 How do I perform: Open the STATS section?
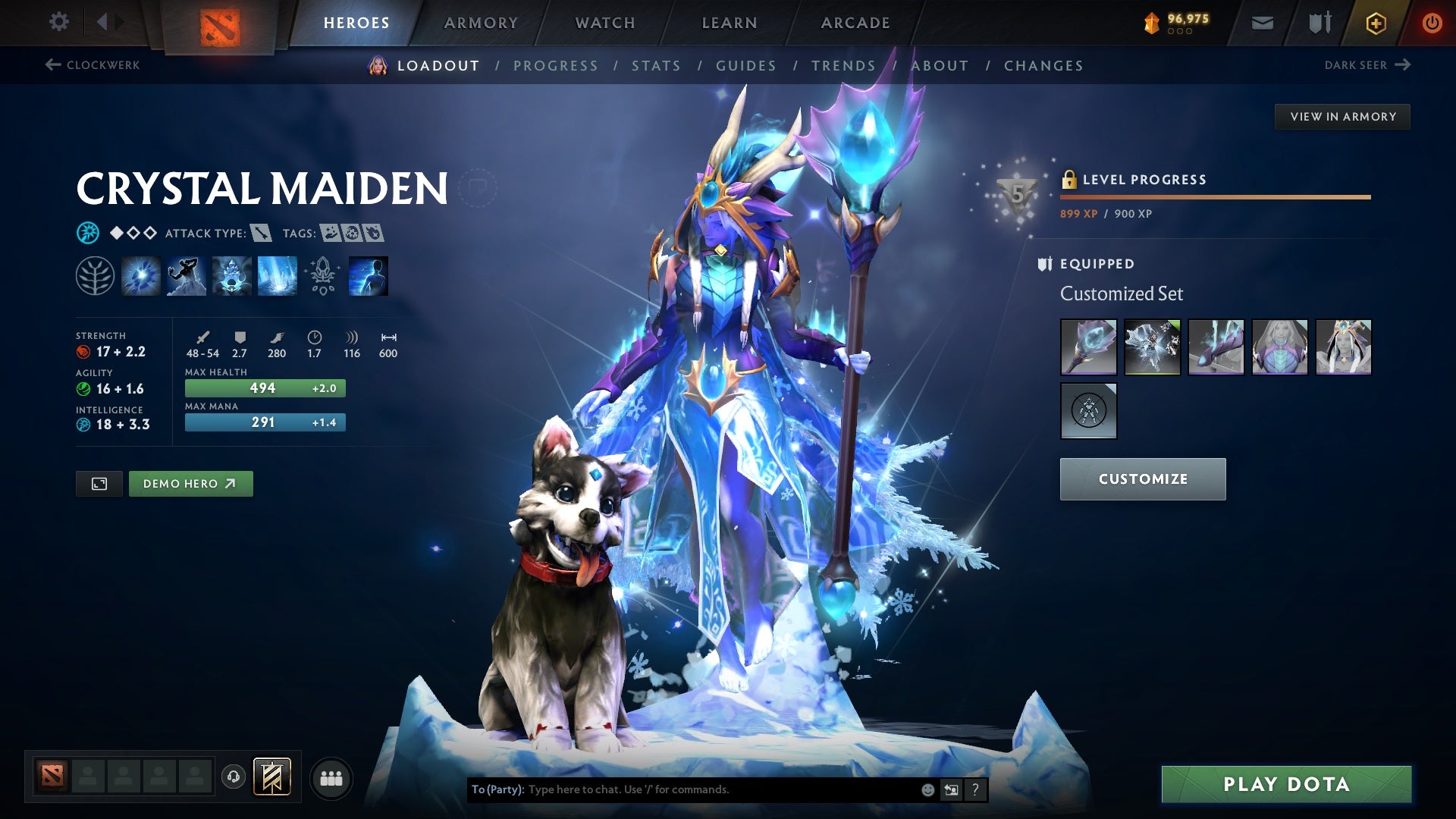pyautogui.click(x=657, y=65)
